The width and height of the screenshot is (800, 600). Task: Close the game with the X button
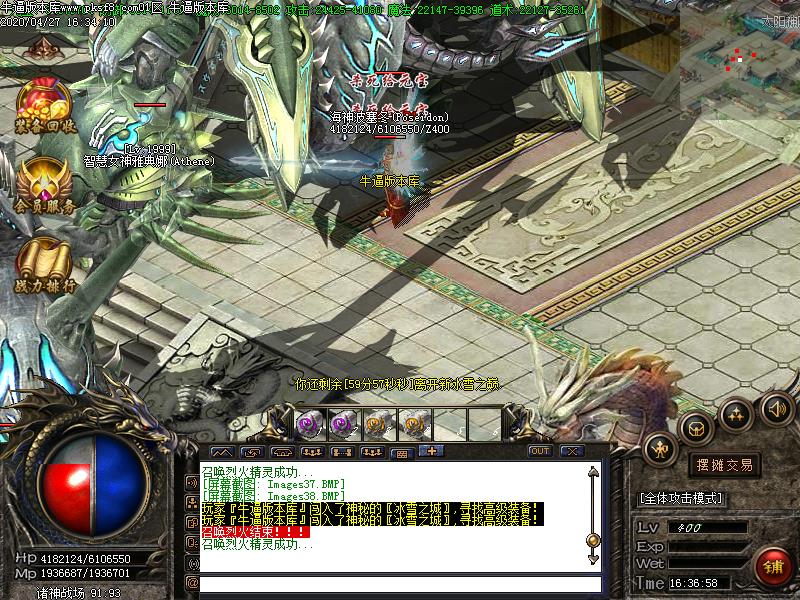coord(572,451)
